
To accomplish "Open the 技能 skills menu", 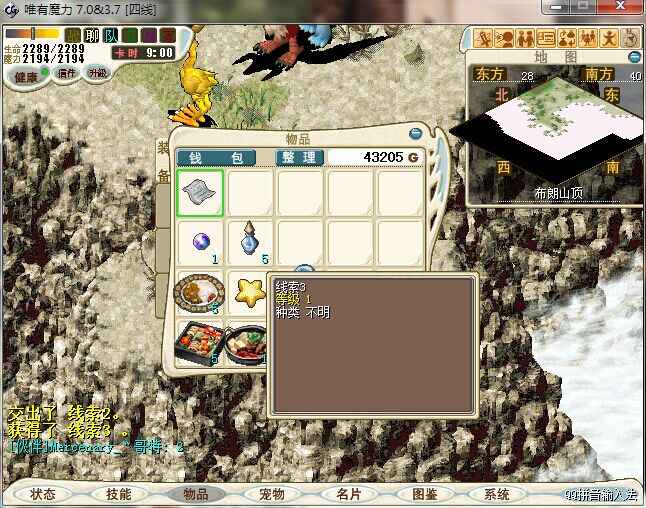I will pyautogui.click(x=119, y=494).
